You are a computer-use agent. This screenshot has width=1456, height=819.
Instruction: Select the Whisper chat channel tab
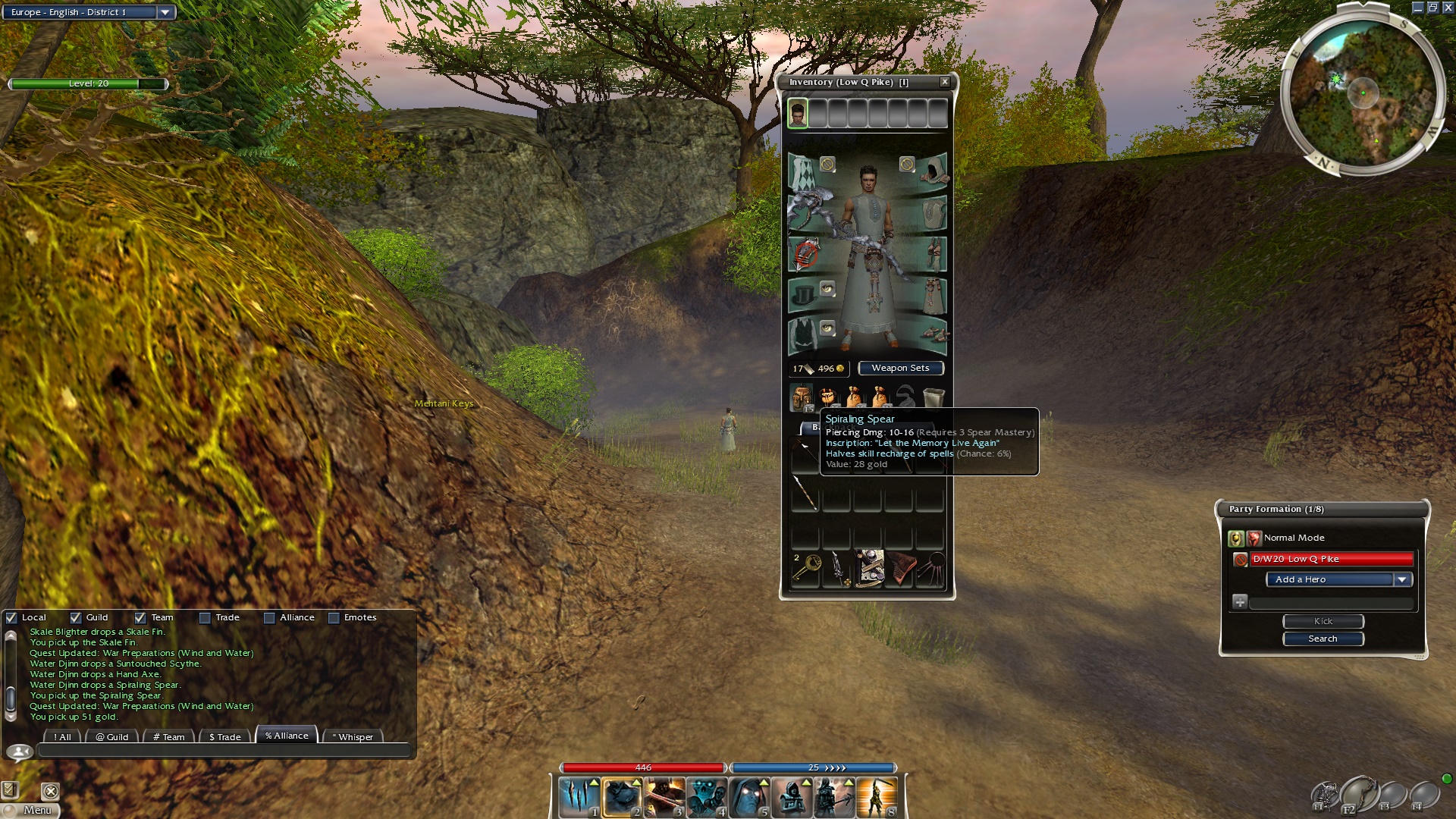(x=353, y=736)
